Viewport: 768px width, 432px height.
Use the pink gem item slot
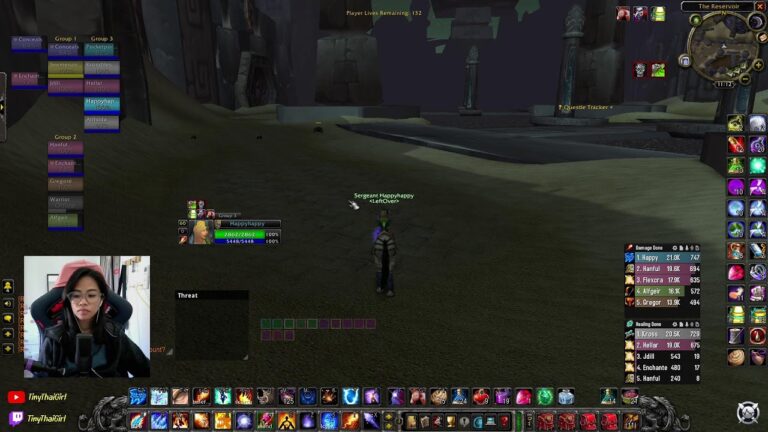click(736, 272)
